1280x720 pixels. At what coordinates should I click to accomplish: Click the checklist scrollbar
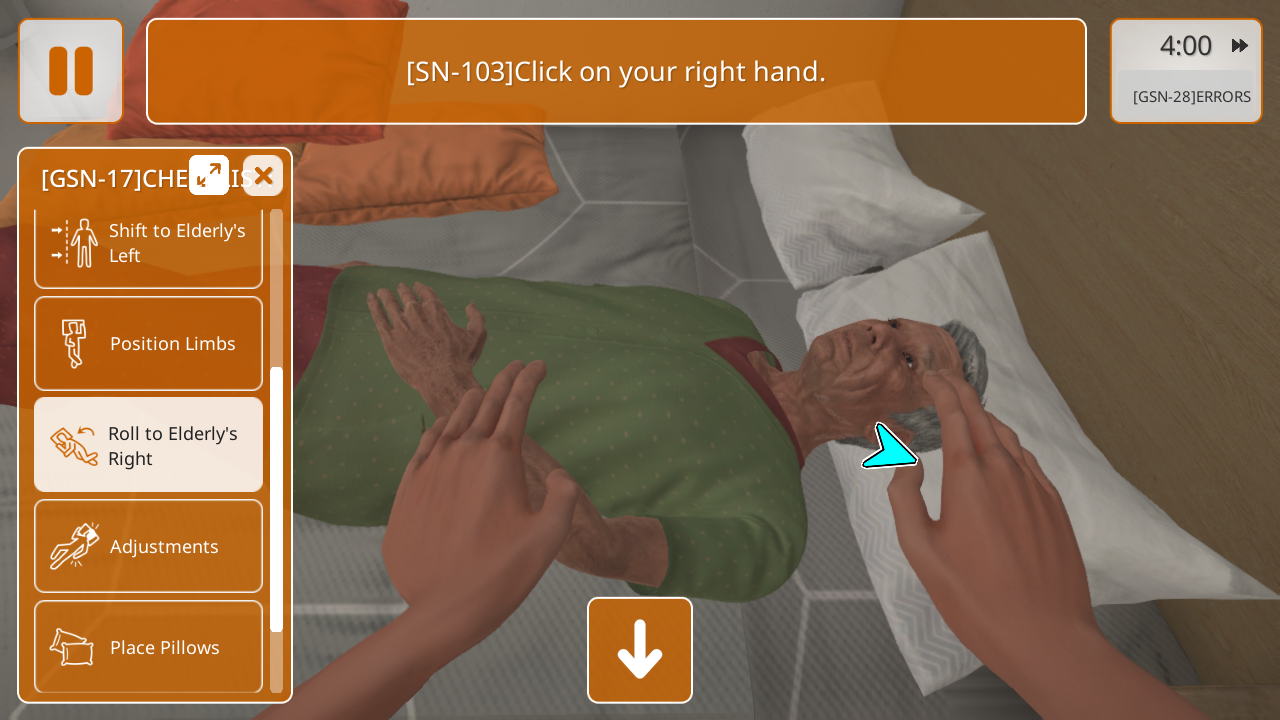coord(277,498)
